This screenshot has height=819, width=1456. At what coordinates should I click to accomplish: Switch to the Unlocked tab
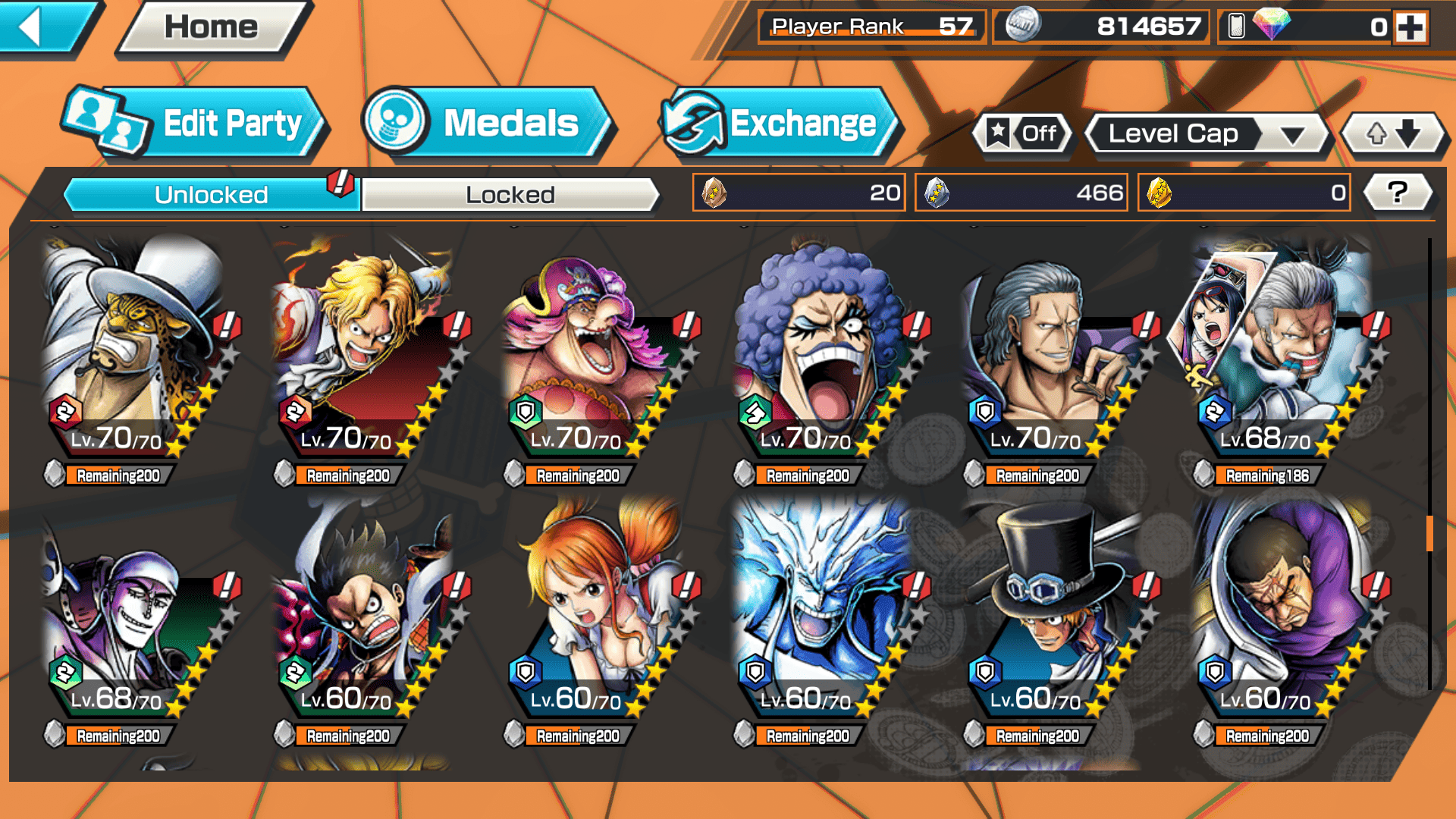pyautogui.click(x=210, y=195)
